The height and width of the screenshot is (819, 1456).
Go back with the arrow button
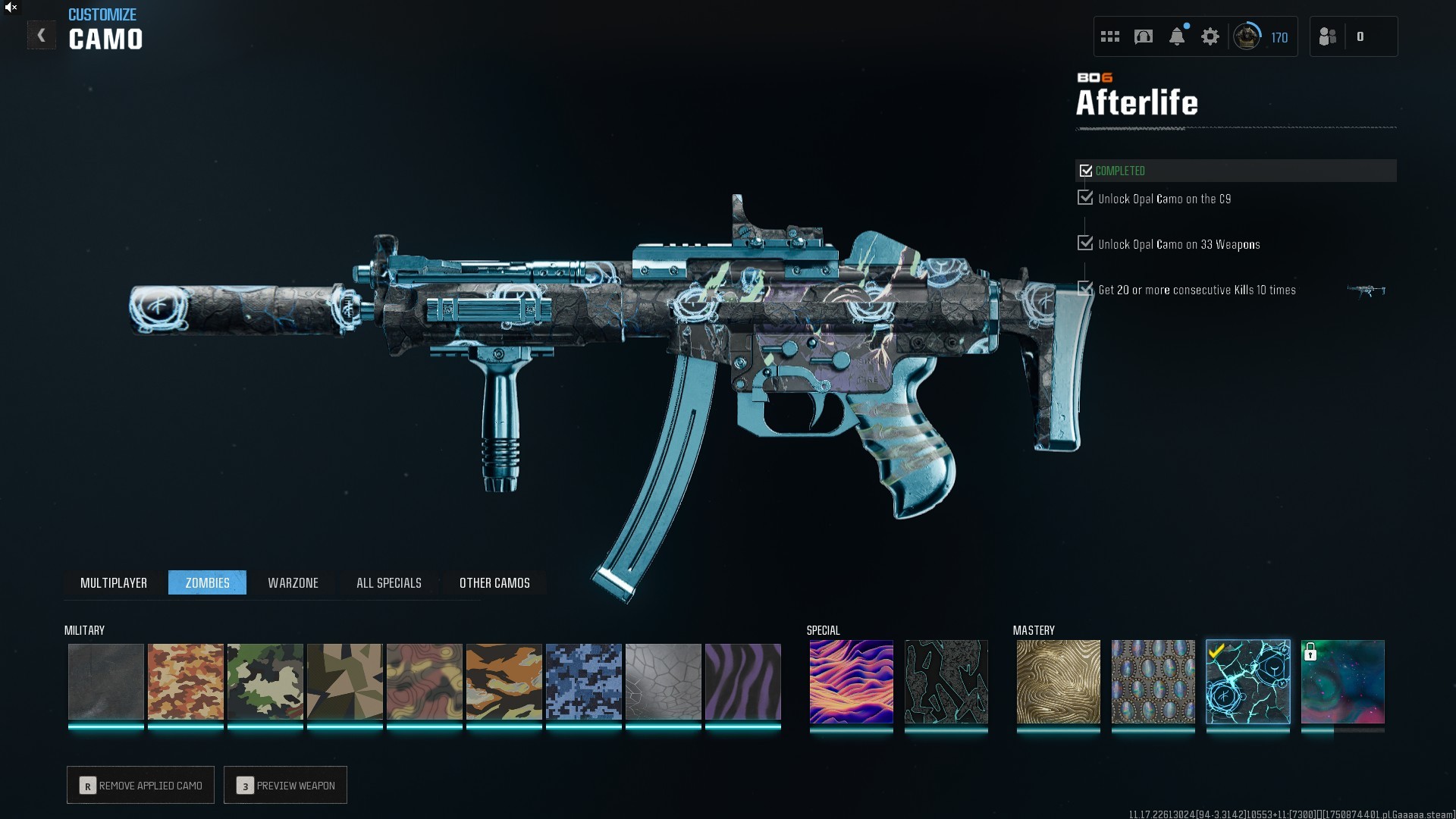coord(42,36)
